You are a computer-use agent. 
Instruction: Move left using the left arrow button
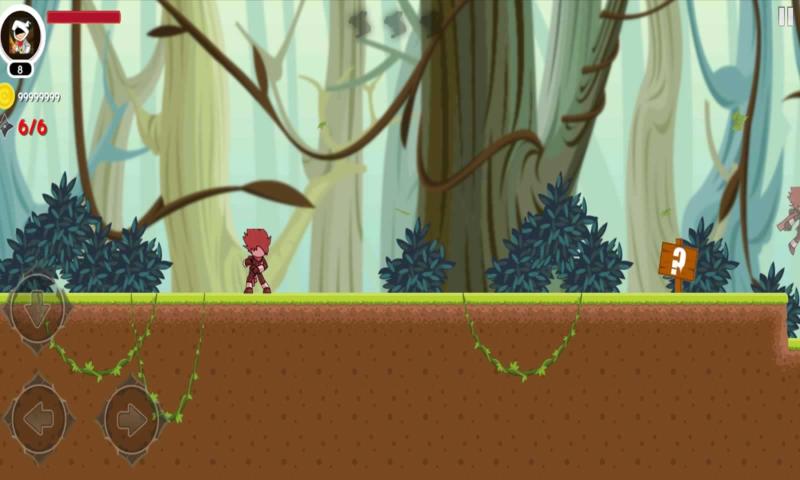pos(39,419)
